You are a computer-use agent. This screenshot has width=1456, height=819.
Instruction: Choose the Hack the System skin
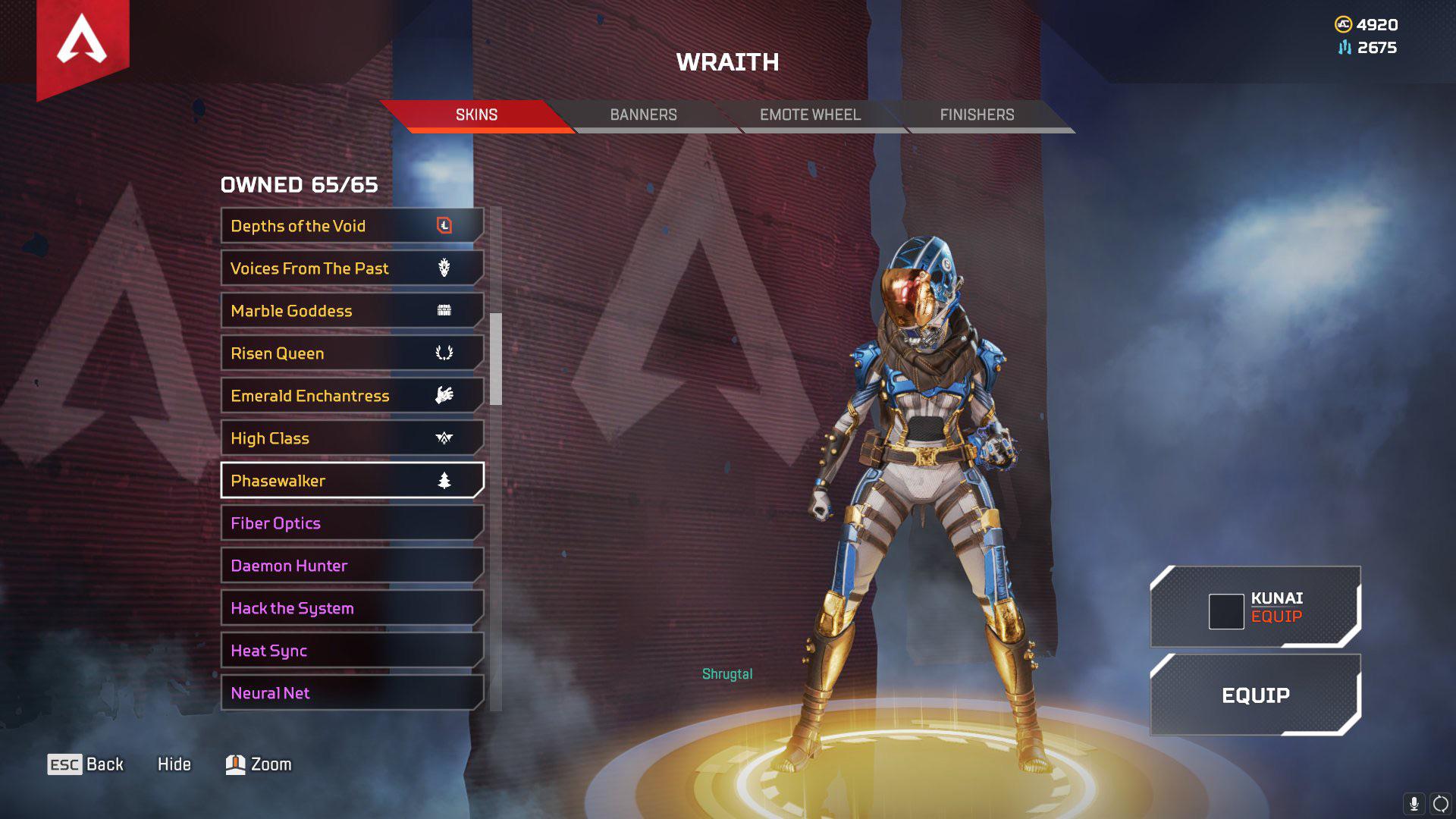(352, 608)
